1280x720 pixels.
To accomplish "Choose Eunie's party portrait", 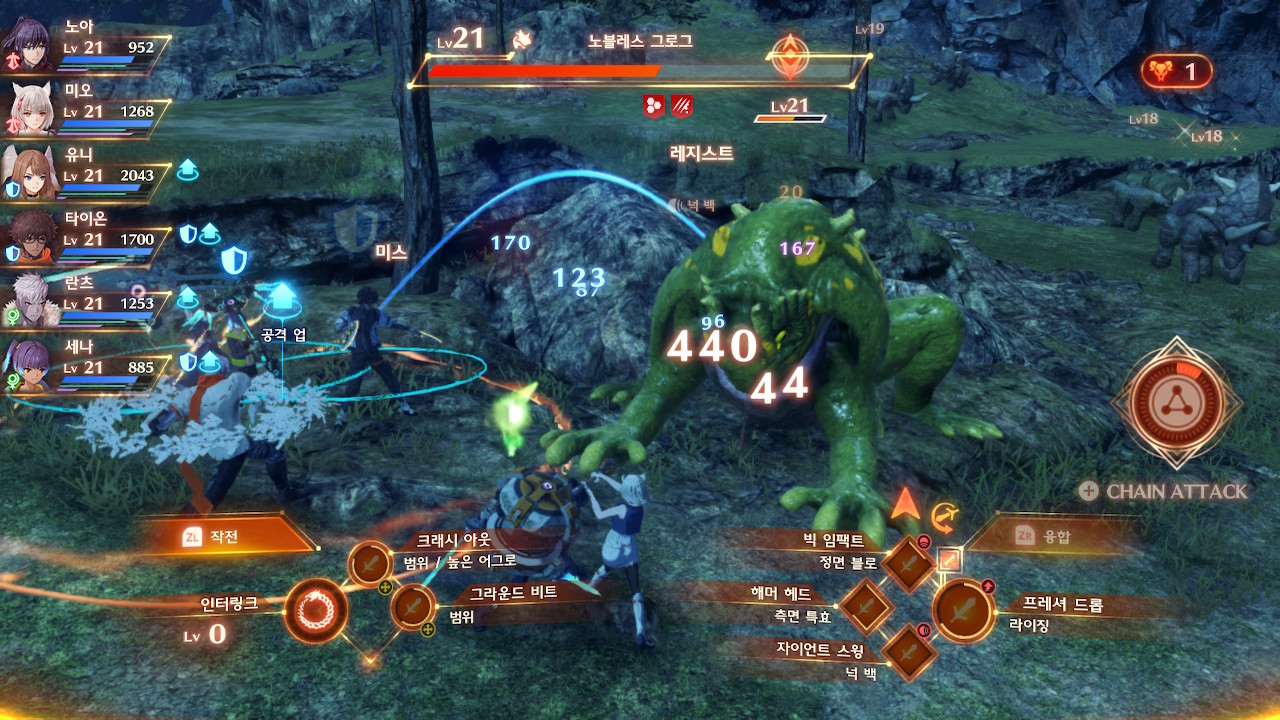I will [x=31, y=173].
